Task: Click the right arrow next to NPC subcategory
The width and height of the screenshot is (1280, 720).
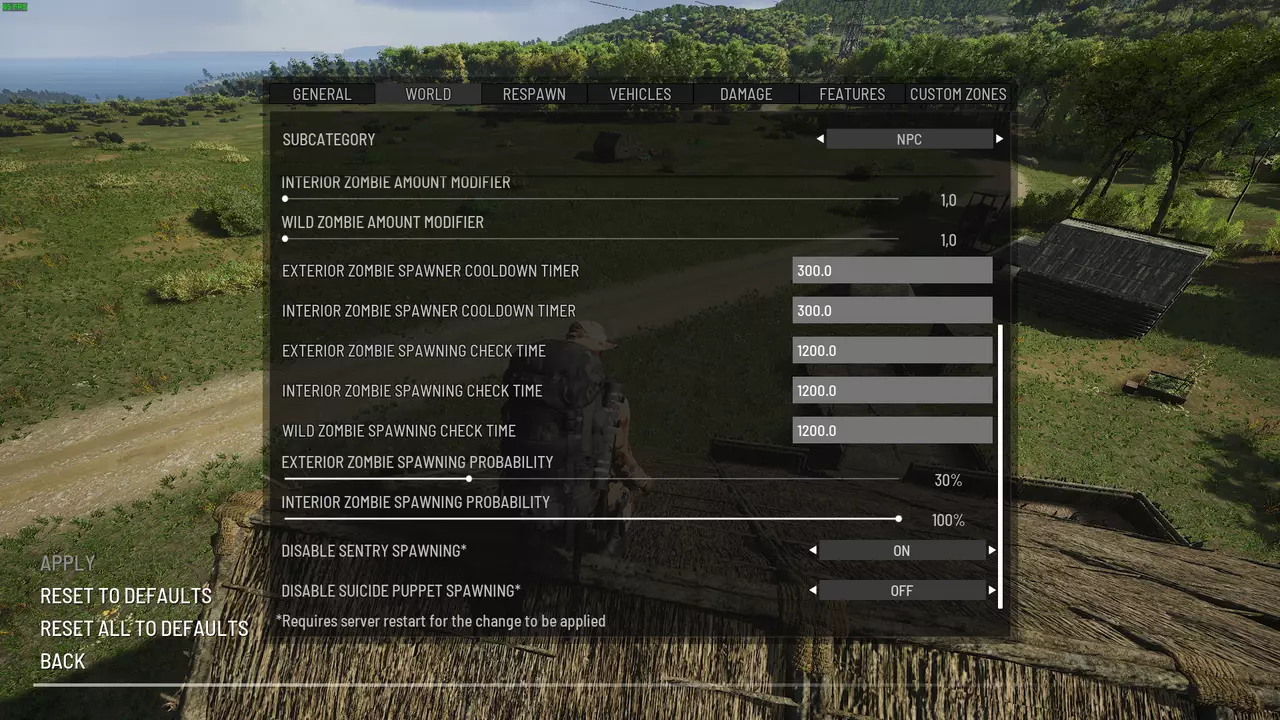Action: [x=999, y=139]
